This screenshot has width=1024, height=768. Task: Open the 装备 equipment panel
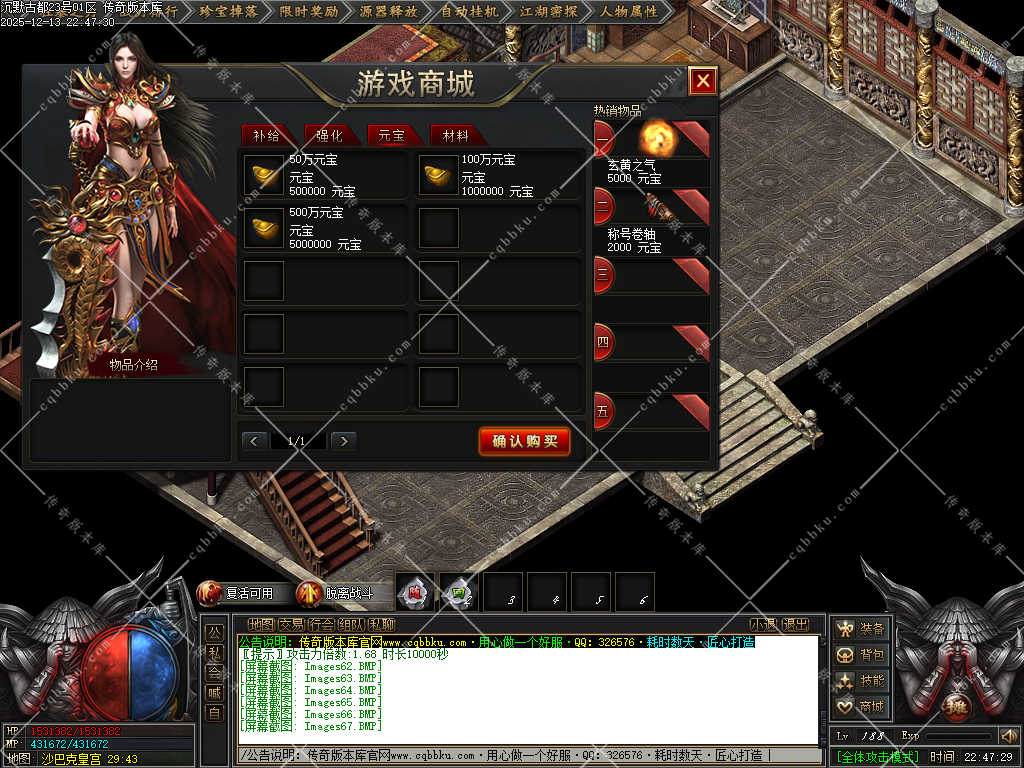click(861, 629)
